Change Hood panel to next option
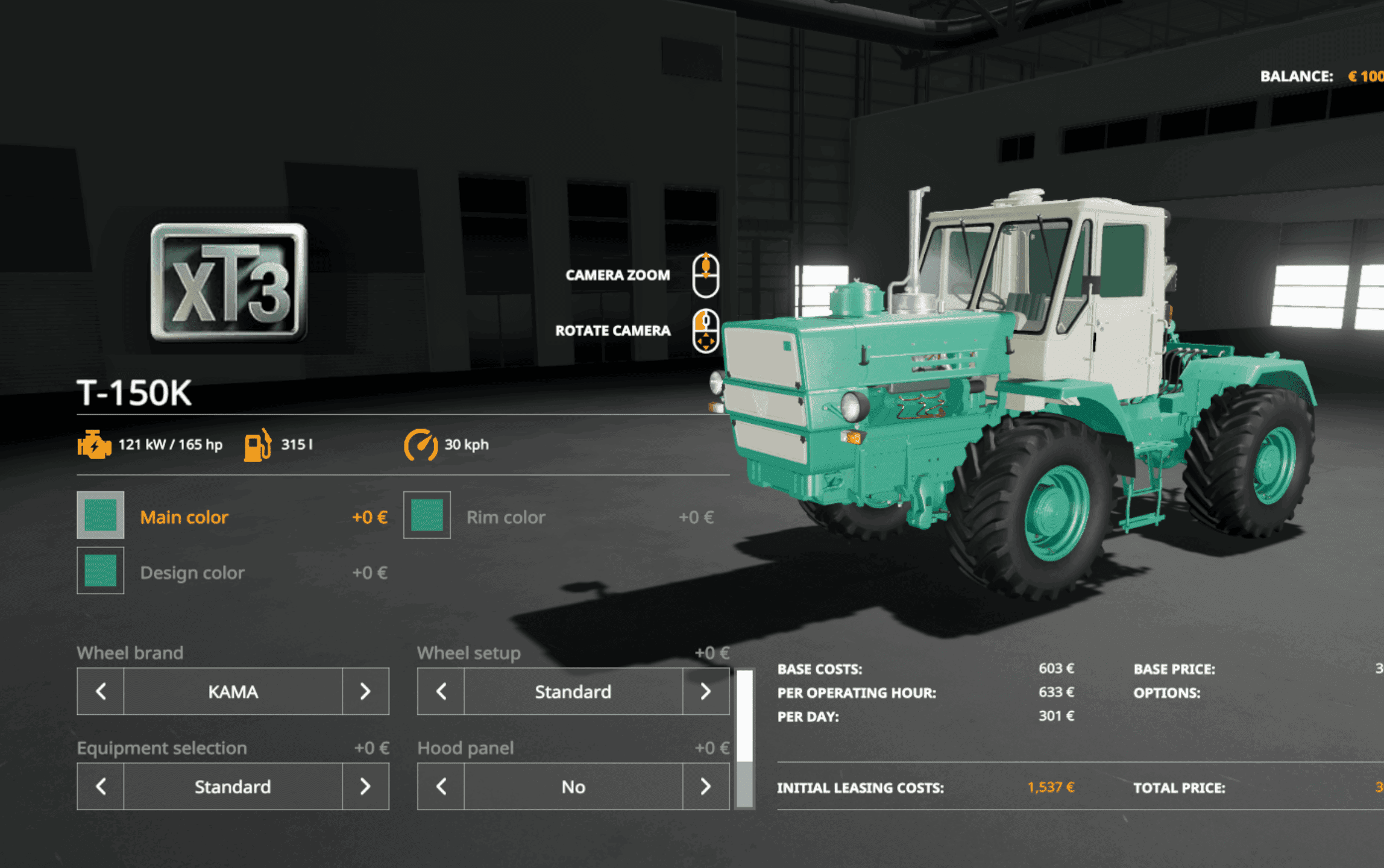The width and height of the screenshot is (1384, 868). (x=706, y=787)
